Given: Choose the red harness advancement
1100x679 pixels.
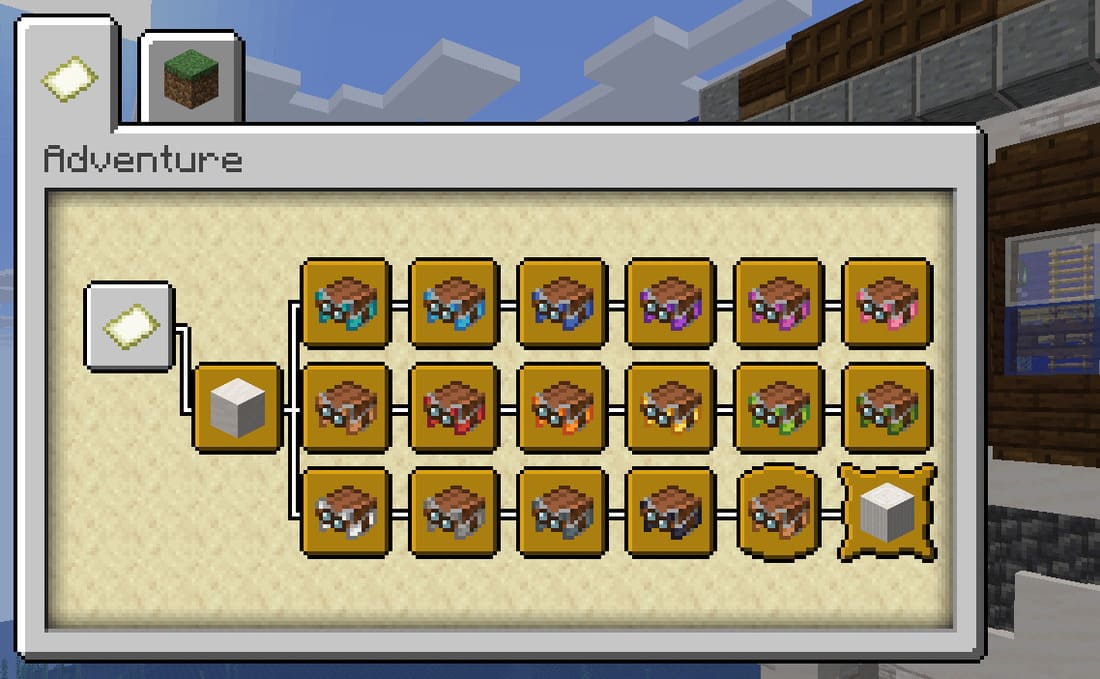Looking at the screenshot, I should pyautogui.click(x=453, y=408).
